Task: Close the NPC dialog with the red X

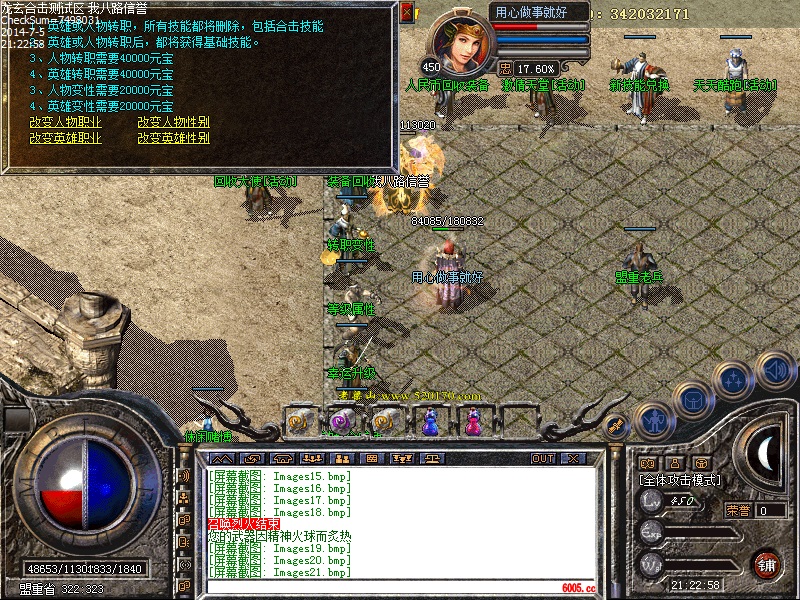Action: (406, 12)
